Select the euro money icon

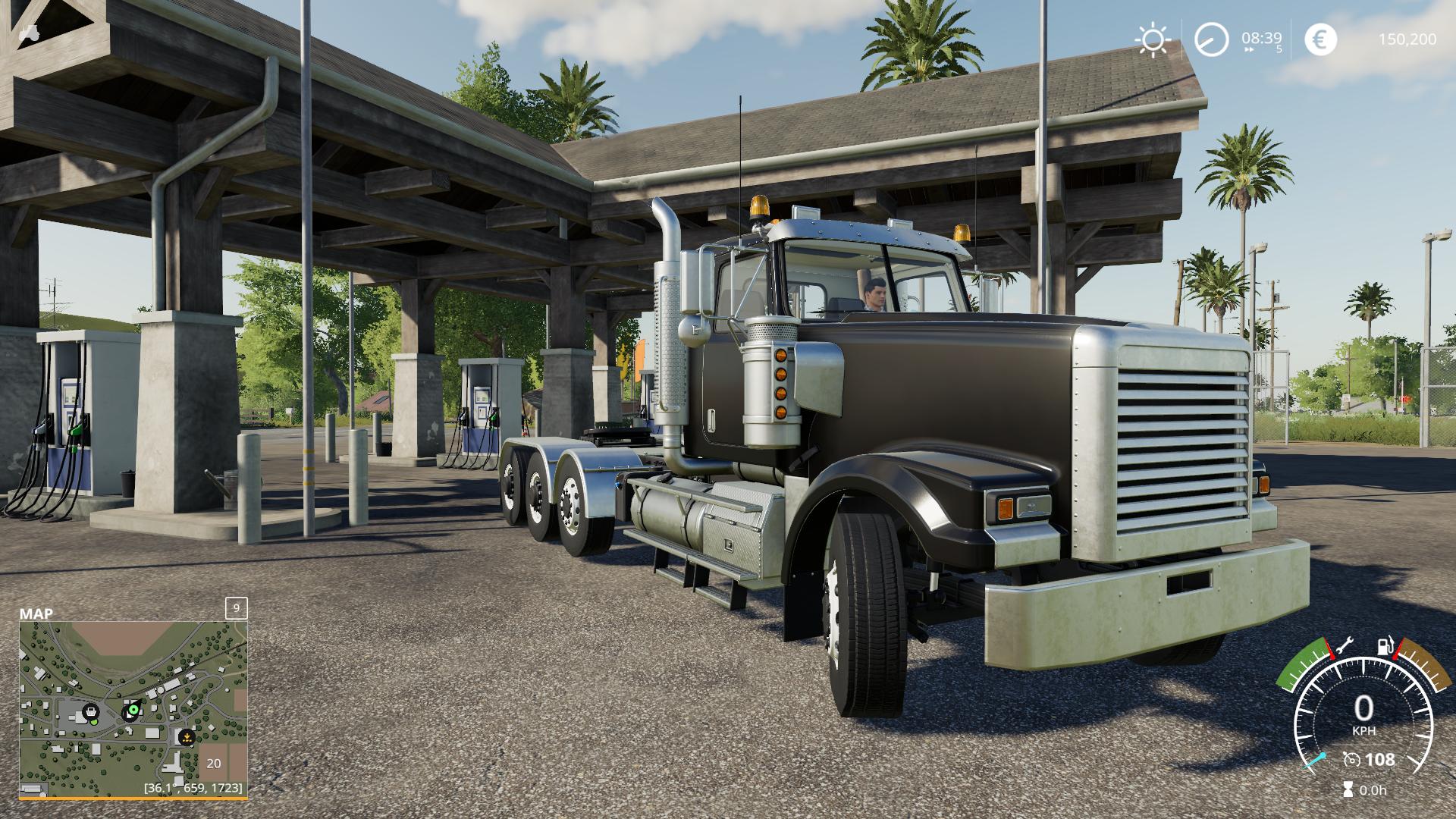tap(1320, 39)
